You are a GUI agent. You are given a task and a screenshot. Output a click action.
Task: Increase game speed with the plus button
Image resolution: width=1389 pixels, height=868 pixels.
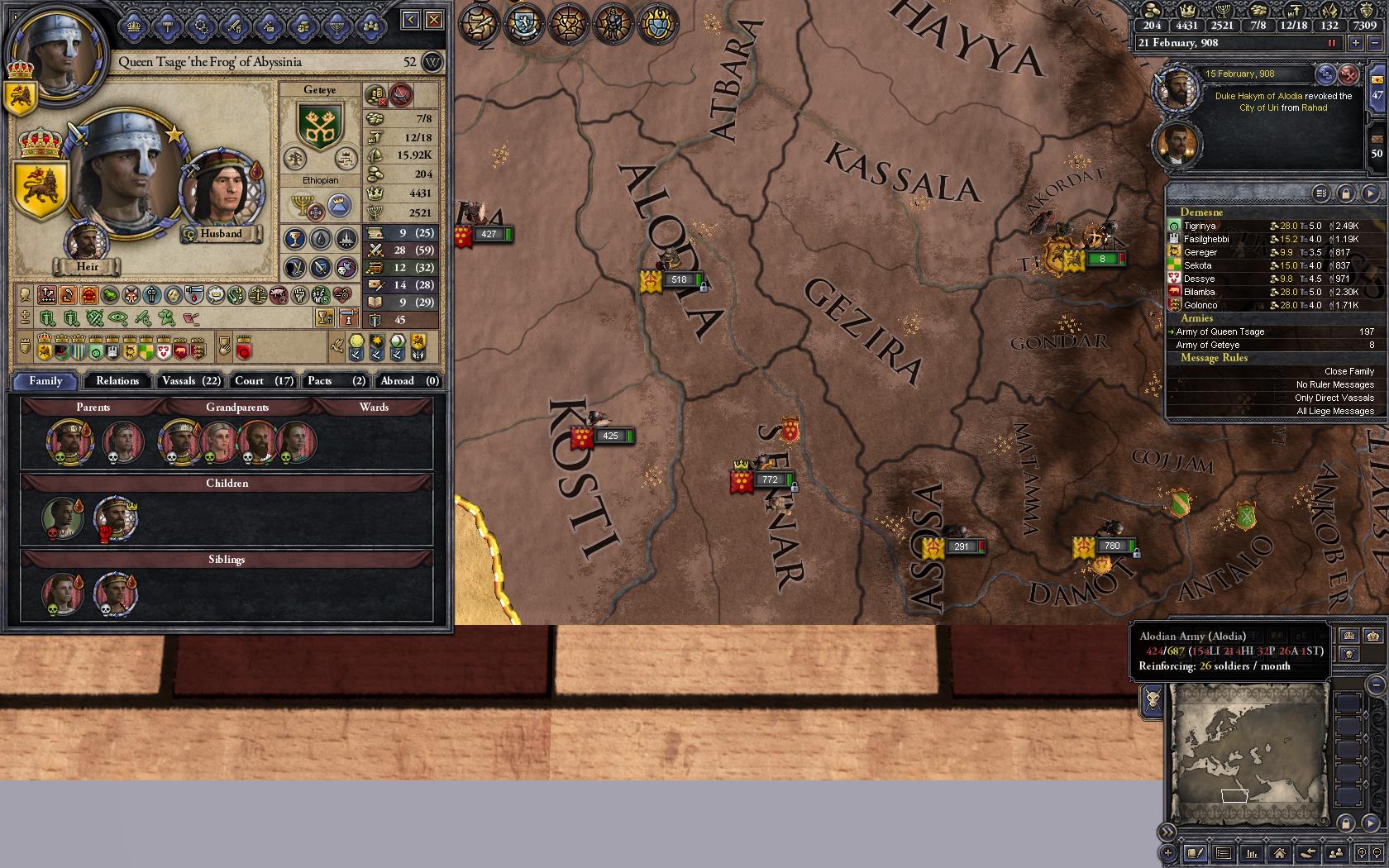[x=1356, y=43]
